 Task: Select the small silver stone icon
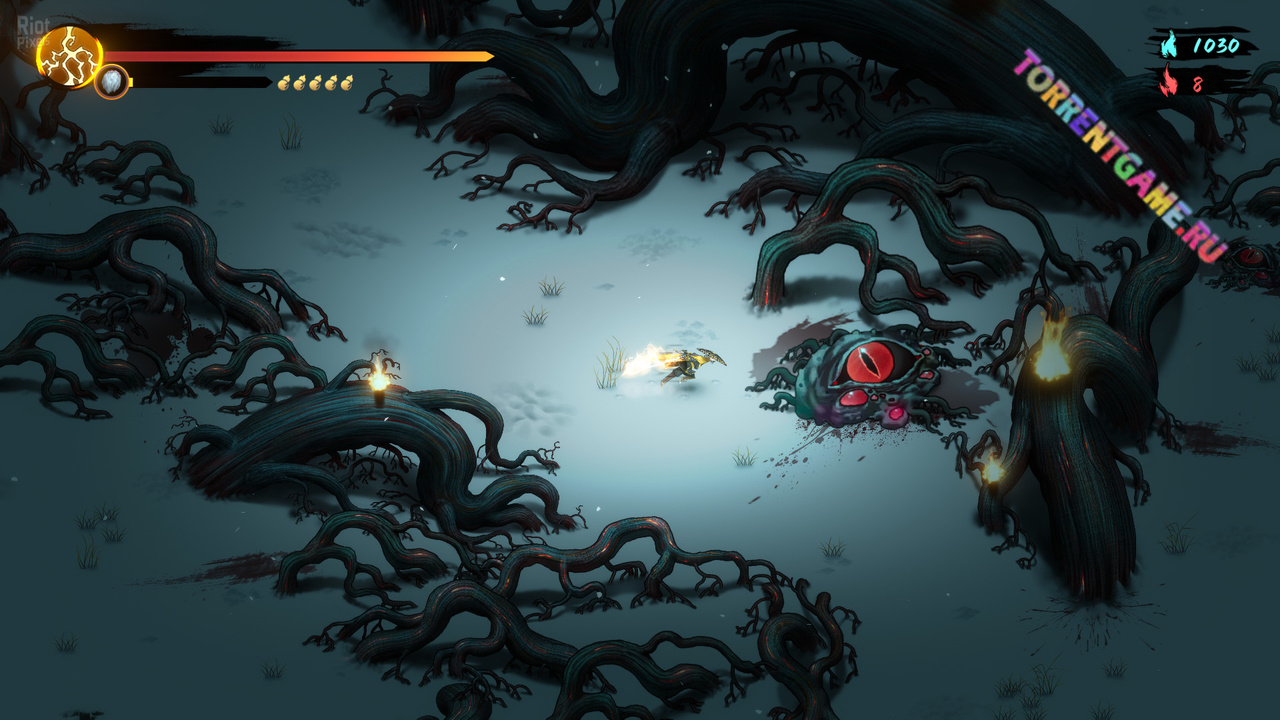[x=112, y=82]
